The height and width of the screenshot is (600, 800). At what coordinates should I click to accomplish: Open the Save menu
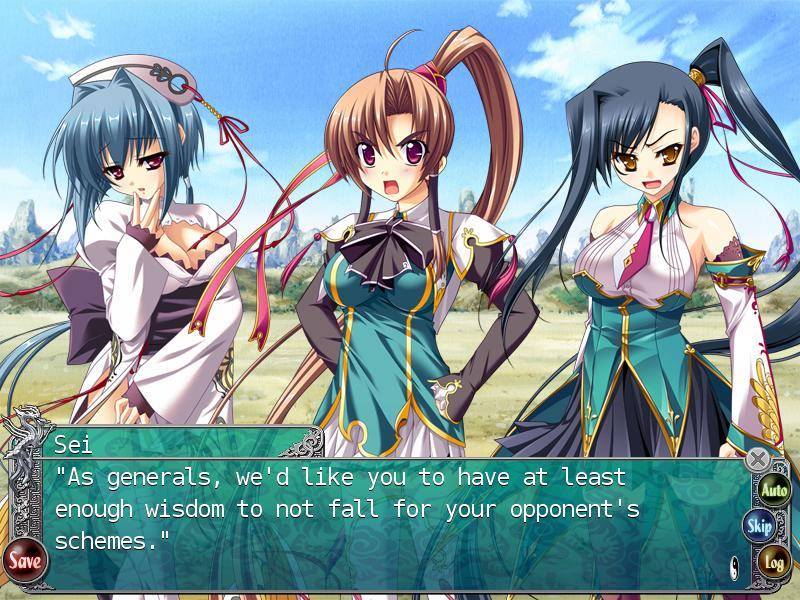(x=24, y=561)
